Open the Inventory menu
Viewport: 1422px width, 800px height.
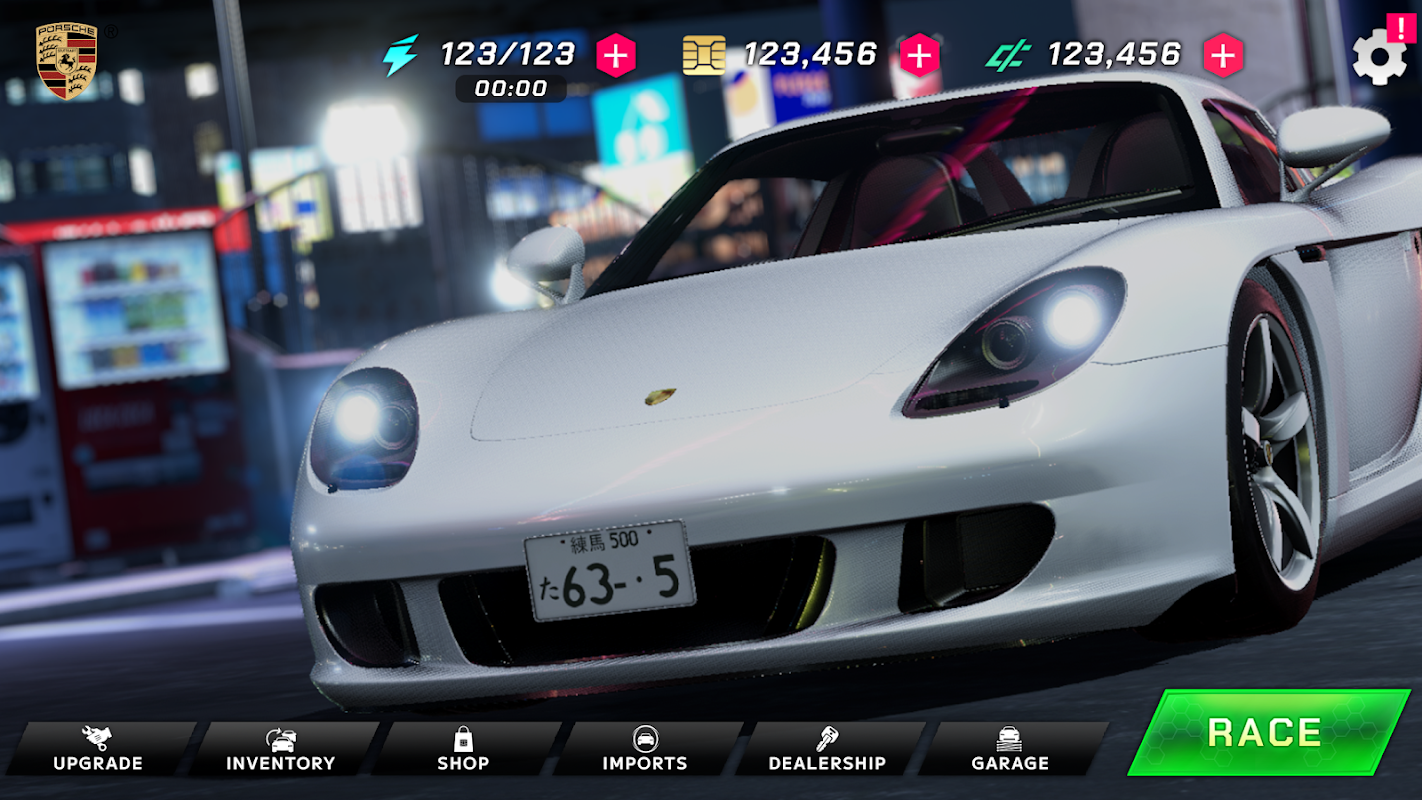281,750
